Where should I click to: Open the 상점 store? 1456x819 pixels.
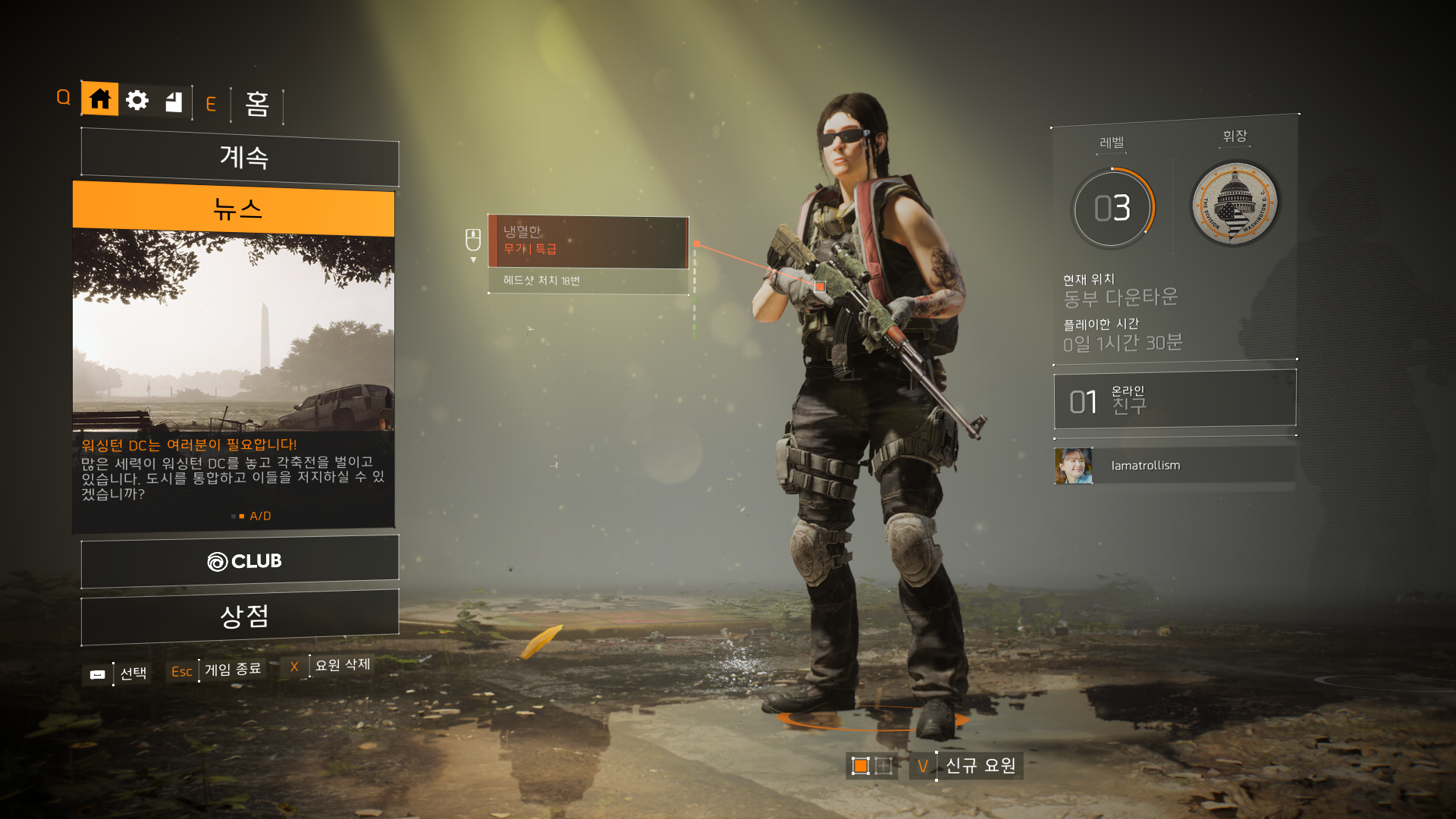coord(240,616)
